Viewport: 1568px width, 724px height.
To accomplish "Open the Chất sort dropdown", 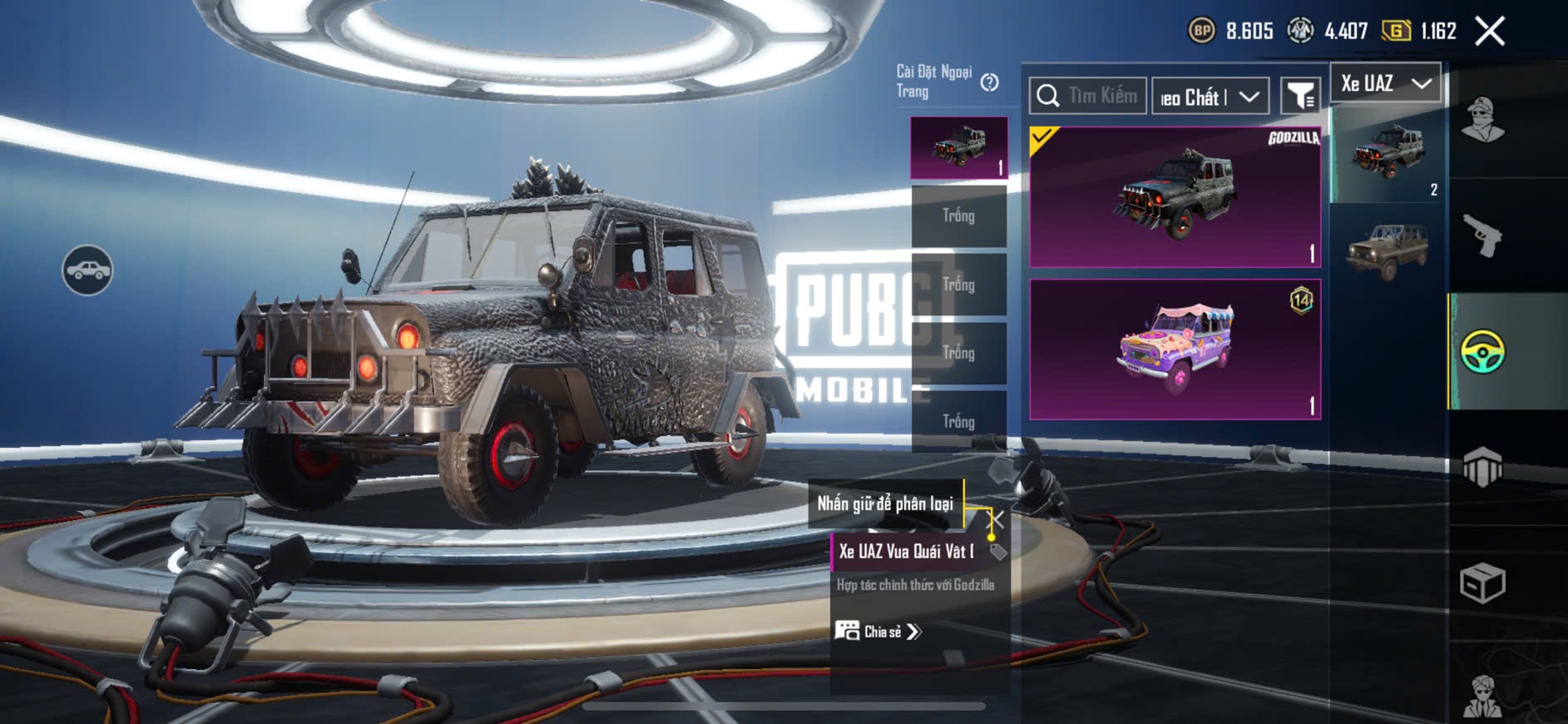I will 1209,97.
